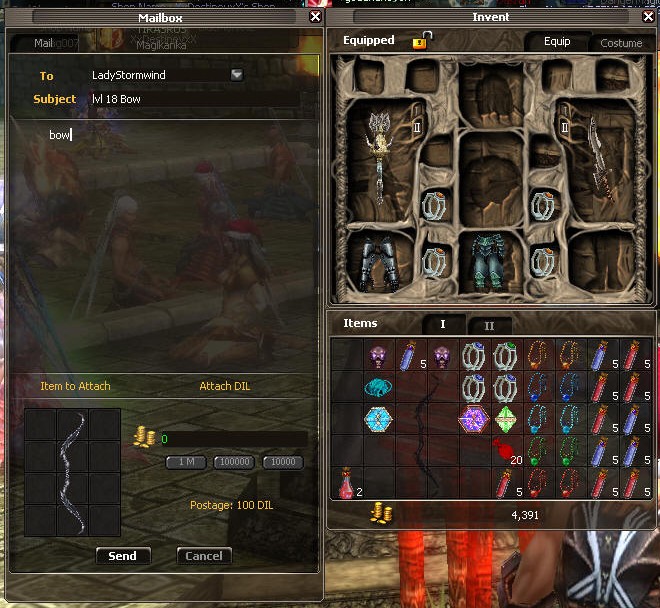660x608 pixels.
Task: Add 100000 DIL to the attachment
Action: point(234,462)
